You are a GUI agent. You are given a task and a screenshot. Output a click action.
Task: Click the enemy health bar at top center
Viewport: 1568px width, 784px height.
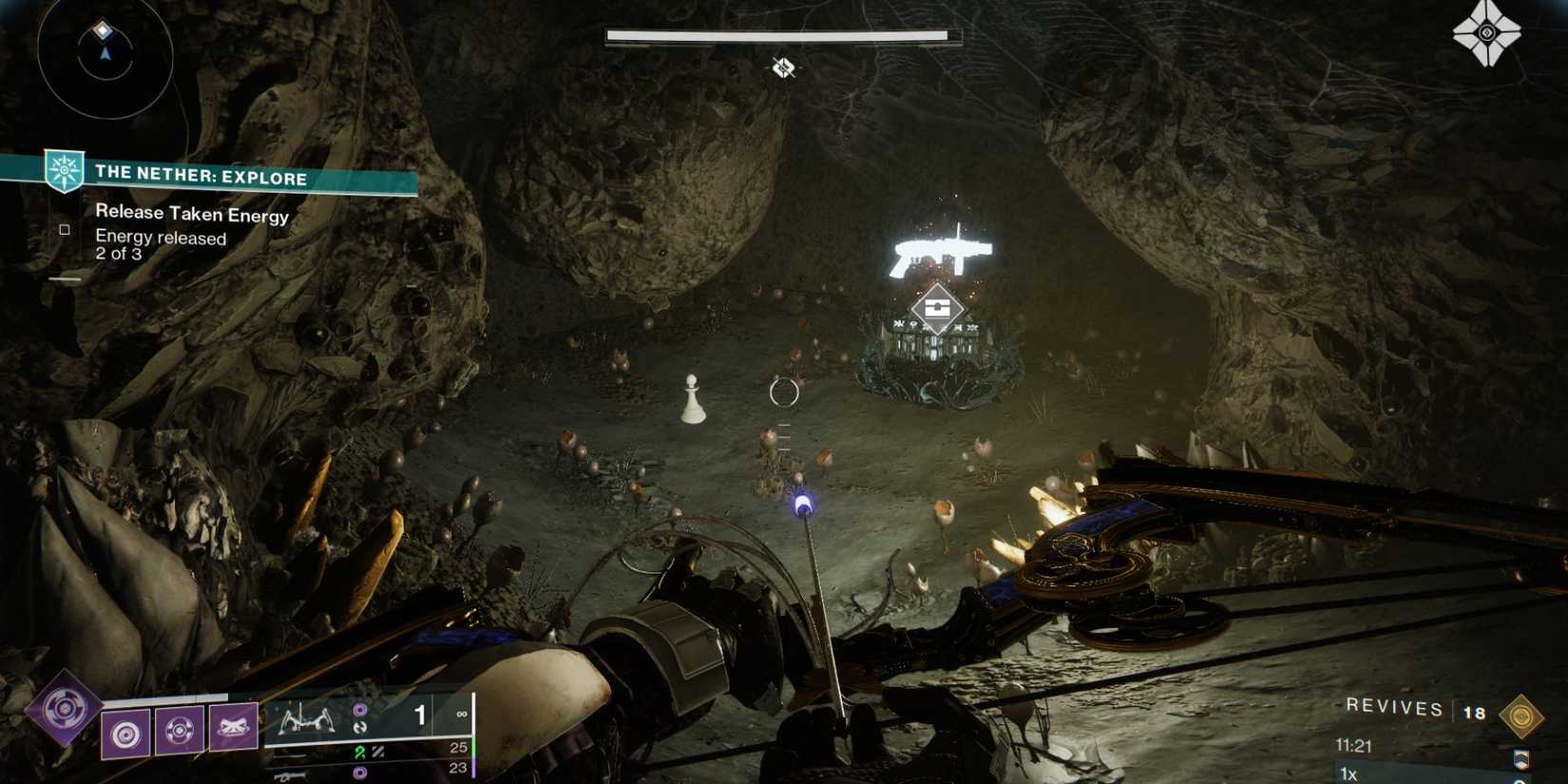(x=781, y=35)
